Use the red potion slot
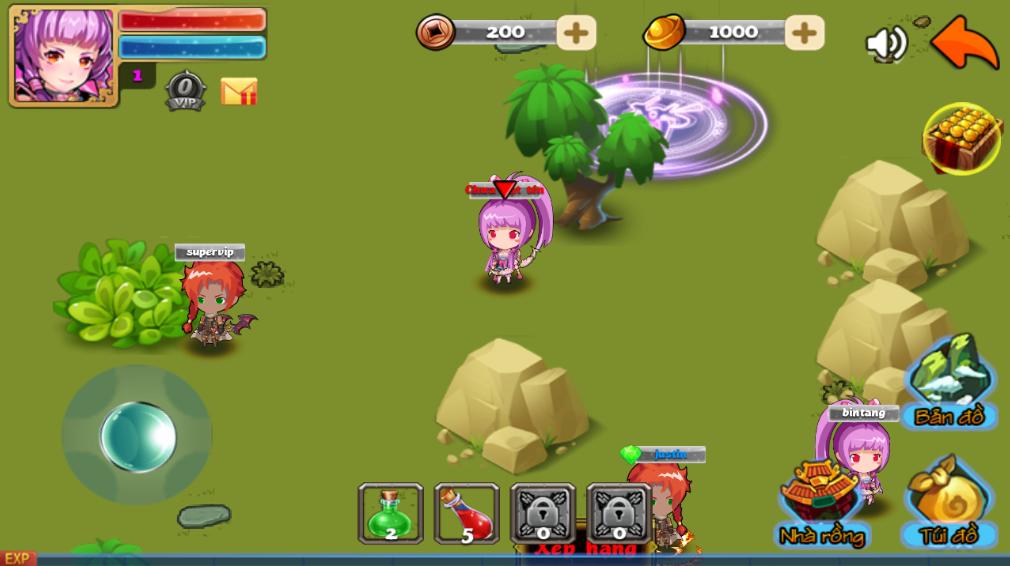This screenshot has height=566, width=1010. tap(466, 513)
